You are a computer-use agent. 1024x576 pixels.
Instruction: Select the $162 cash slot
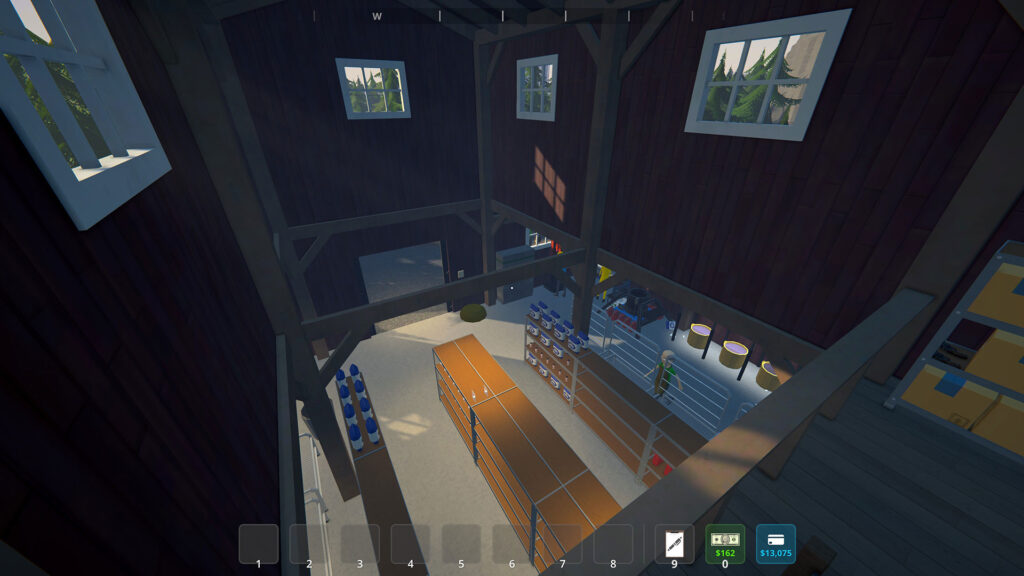click(725, 543)
